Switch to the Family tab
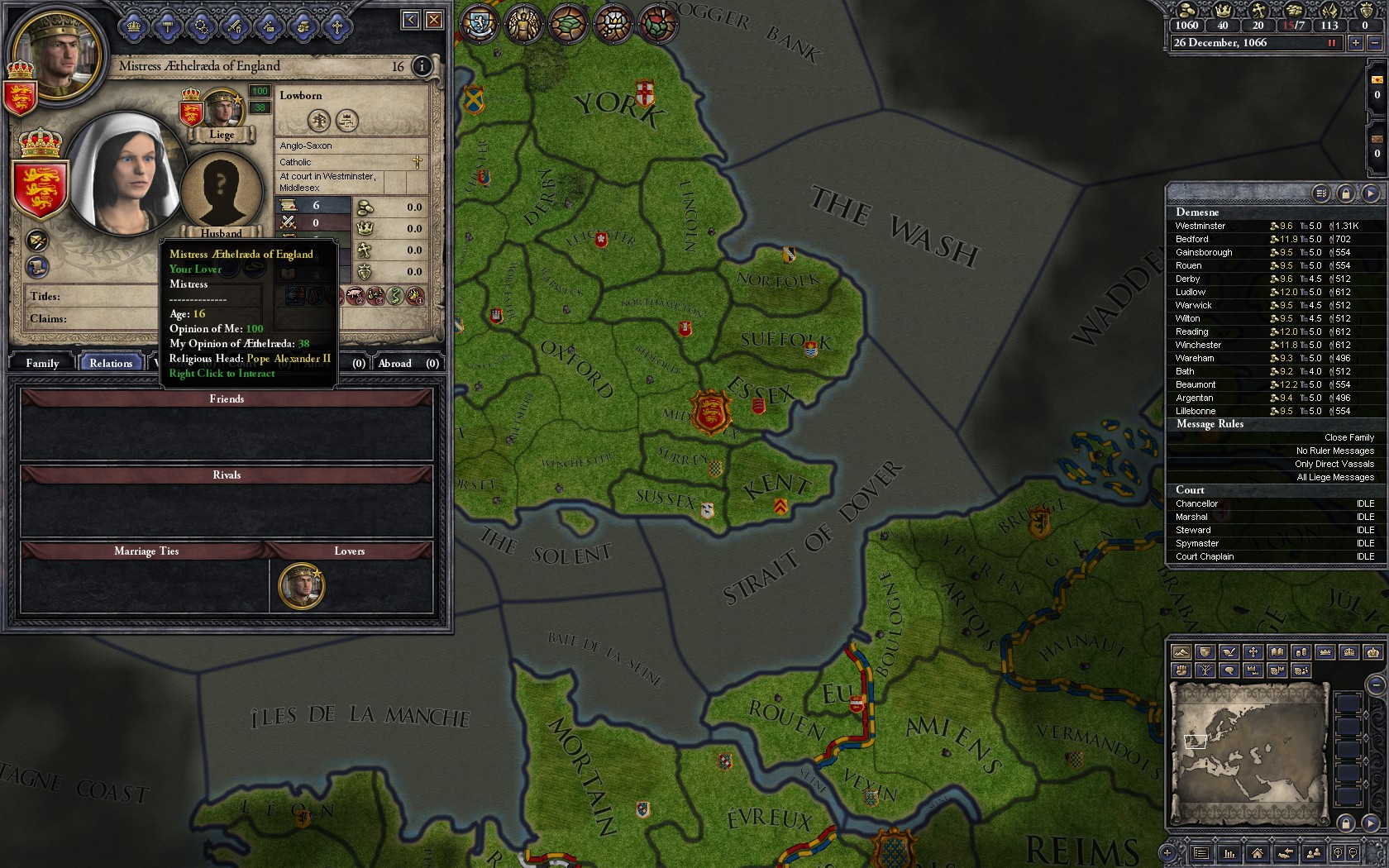 click(42, 363)
